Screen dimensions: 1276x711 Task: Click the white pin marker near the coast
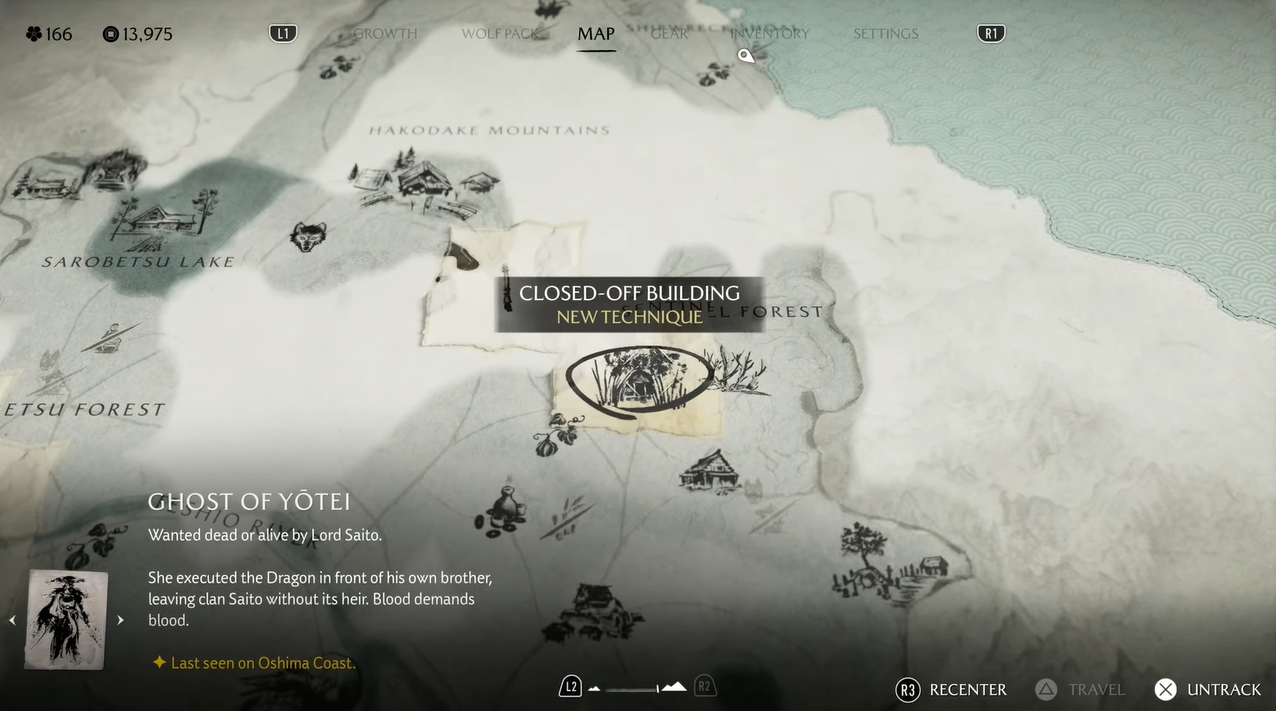pyautogui.click(x=745, y=56)
